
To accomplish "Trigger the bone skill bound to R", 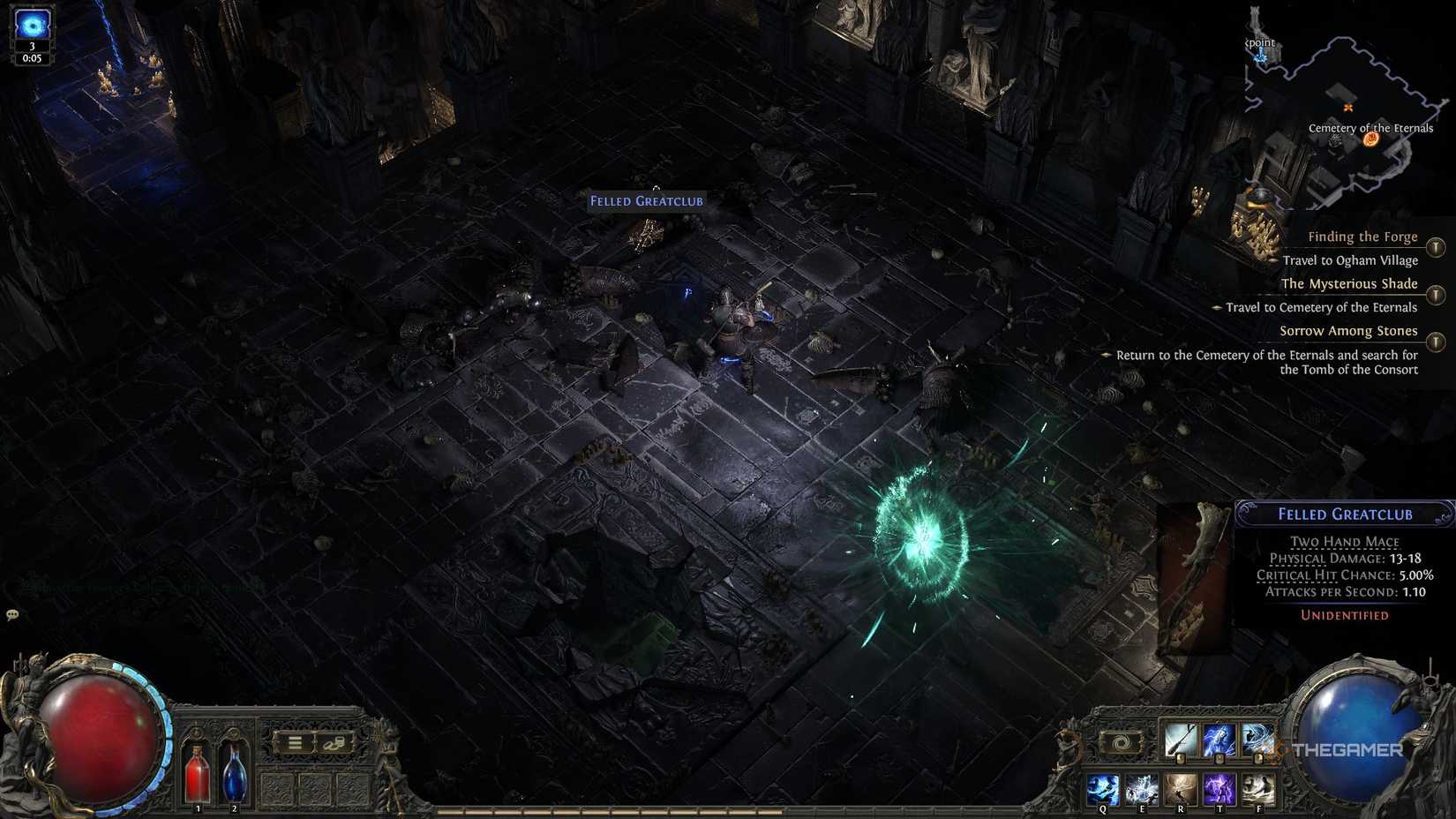I will tap(1182, 788).
